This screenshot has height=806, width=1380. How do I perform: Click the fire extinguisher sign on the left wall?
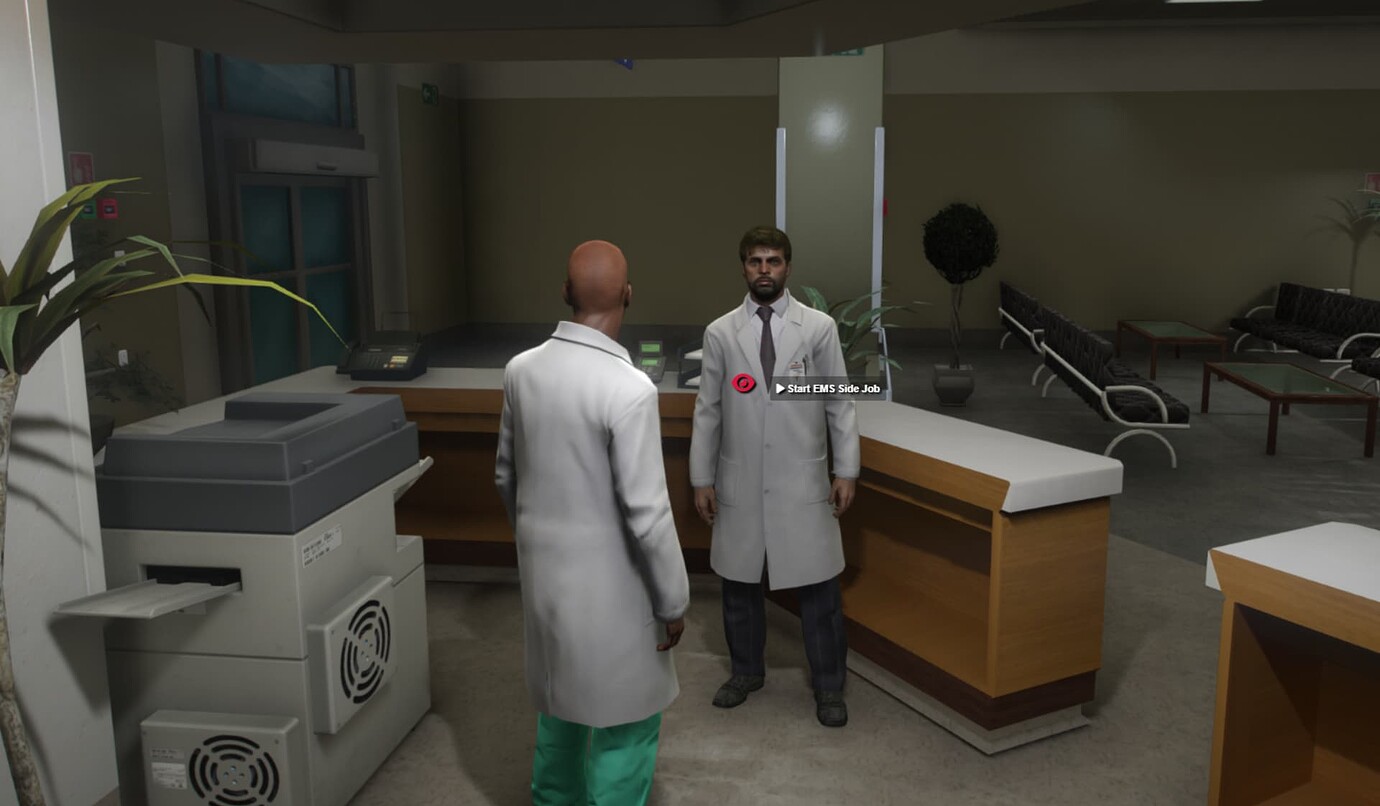(82, 167)
